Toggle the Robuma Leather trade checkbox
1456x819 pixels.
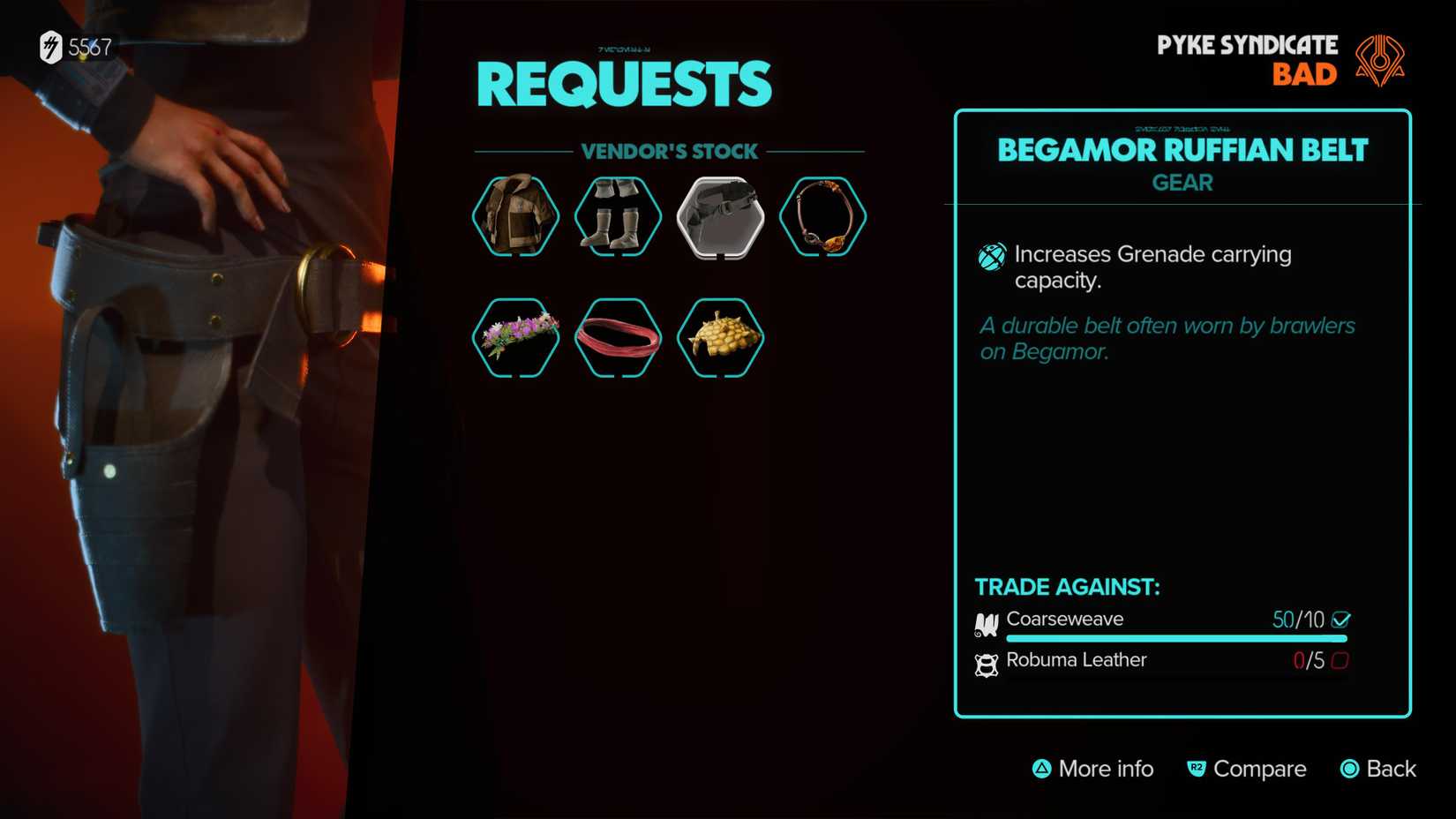(x=1343, y=661)
